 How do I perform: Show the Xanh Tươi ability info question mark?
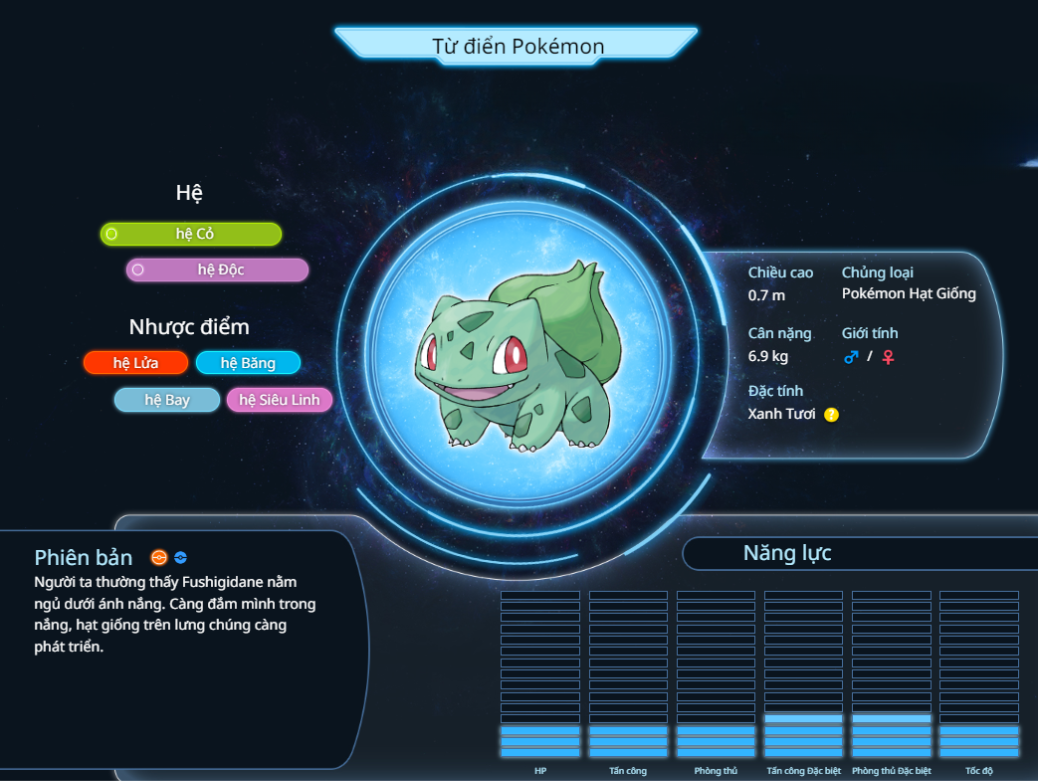(831, 415)
